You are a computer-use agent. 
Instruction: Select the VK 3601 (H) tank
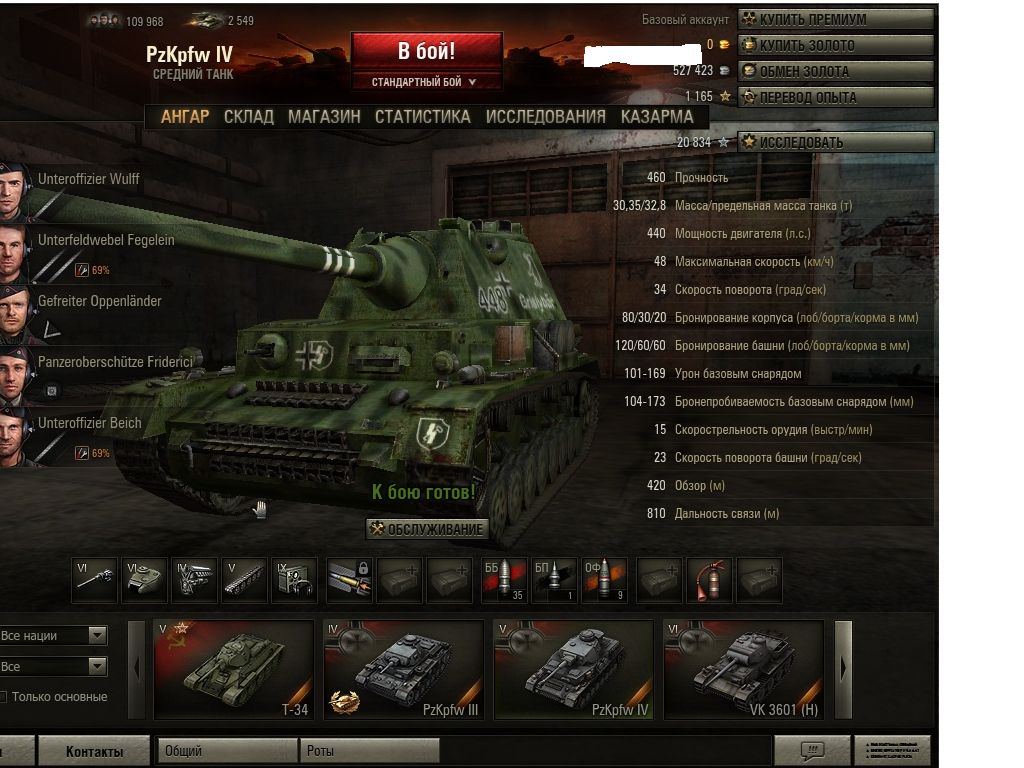(744, 668)
